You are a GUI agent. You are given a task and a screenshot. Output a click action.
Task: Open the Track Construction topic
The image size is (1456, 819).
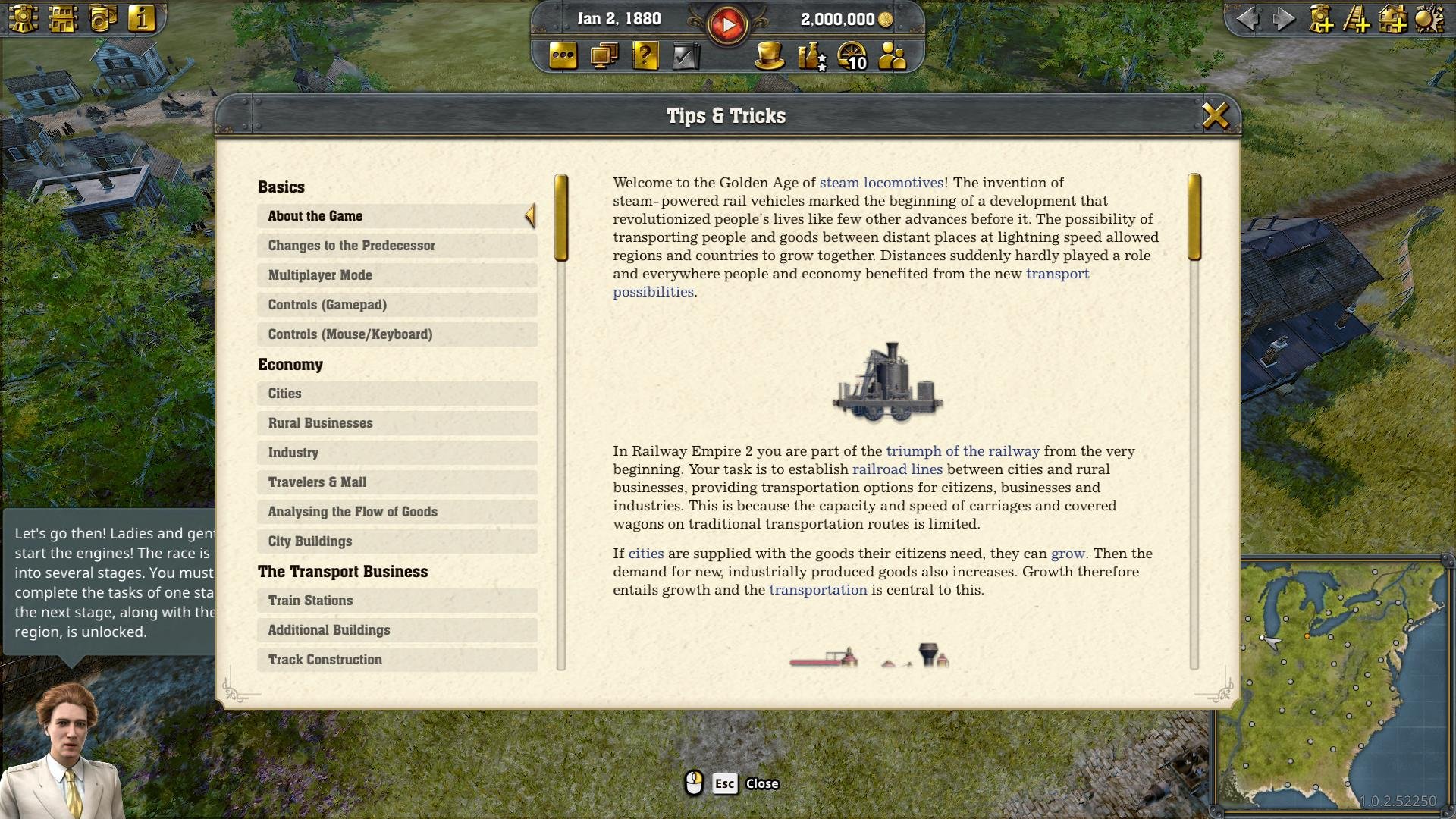(396, 660)
